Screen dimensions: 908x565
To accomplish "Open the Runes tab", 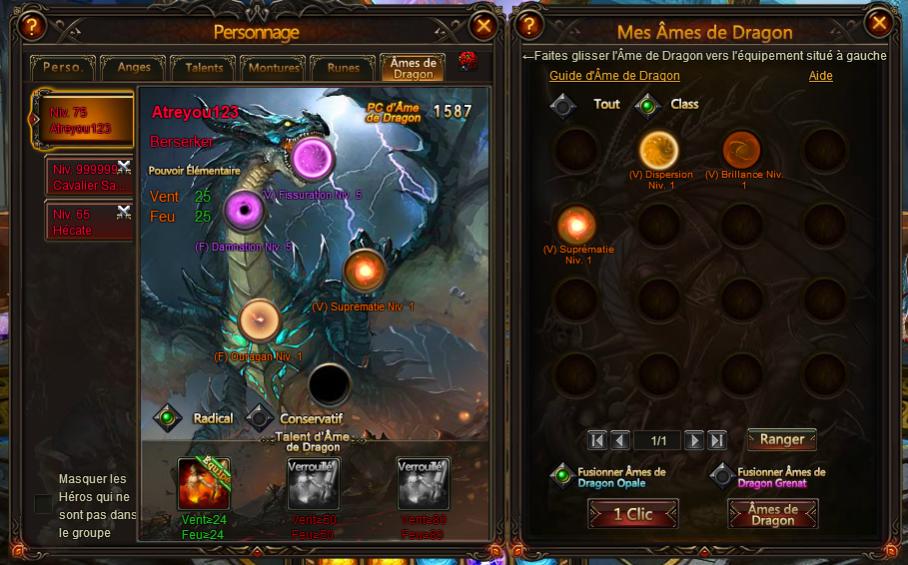I will tap(343, 68).
